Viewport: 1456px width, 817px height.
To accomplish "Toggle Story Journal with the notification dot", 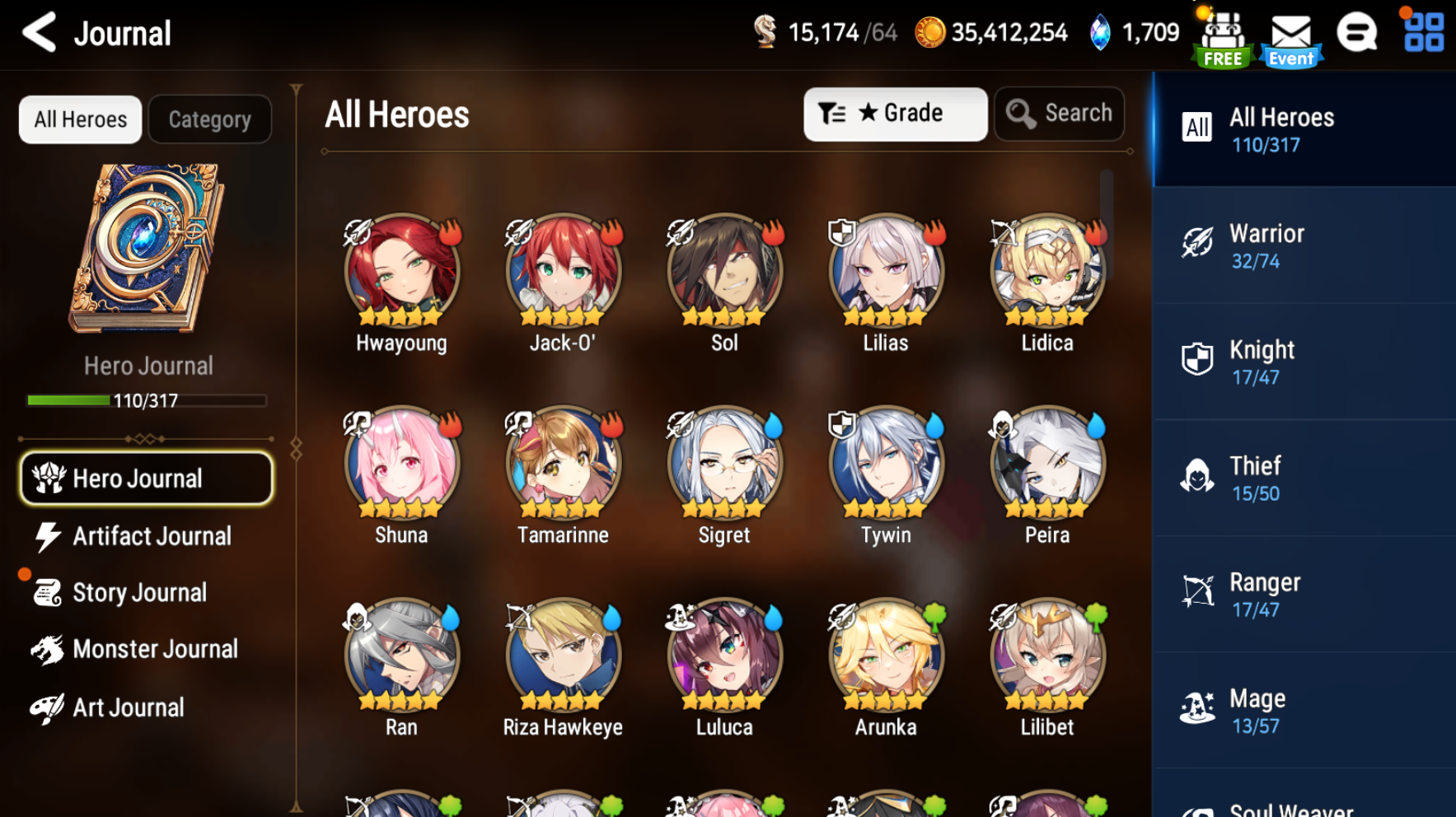I will pyautogui.click(x=140, y=592).
